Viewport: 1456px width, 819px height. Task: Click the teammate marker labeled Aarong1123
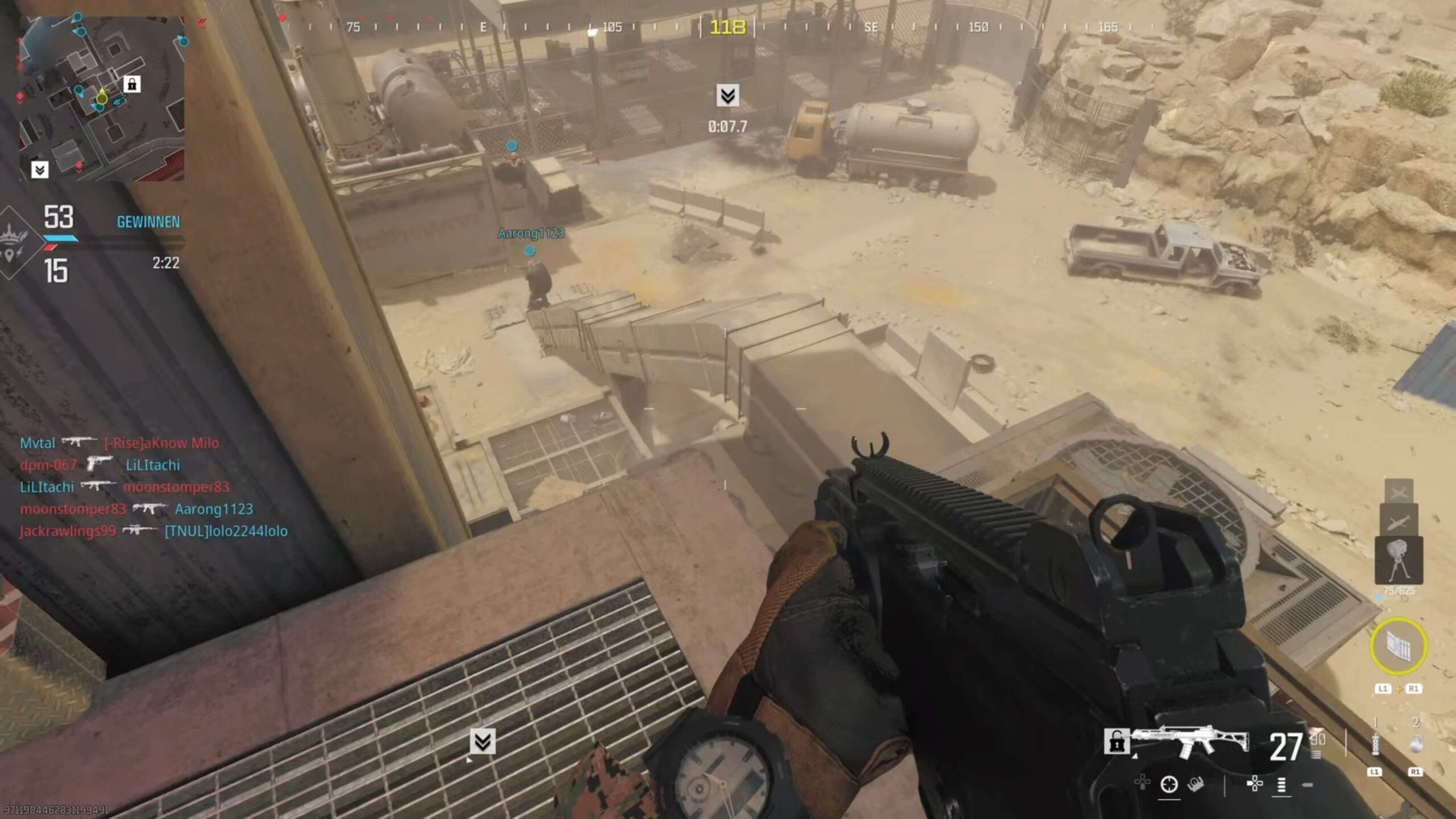[x=530, y=250]
